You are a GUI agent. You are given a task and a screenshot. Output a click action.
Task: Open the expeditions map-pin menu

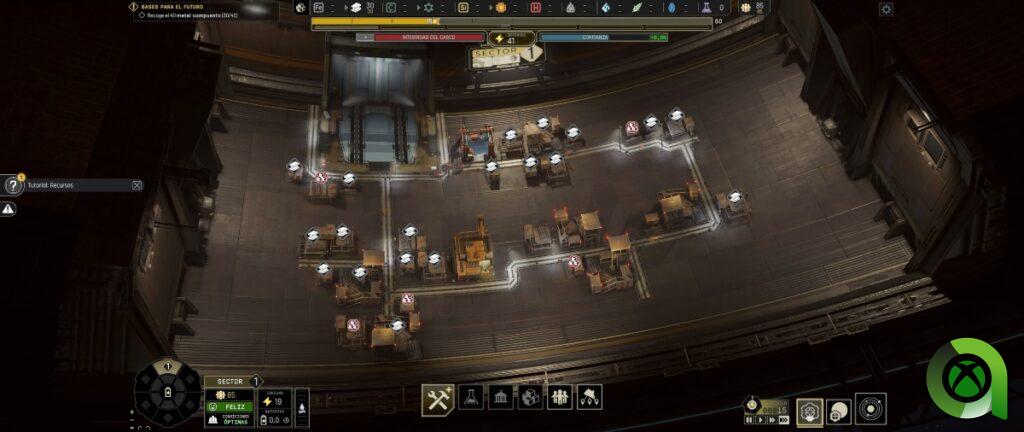pos(589,397)
